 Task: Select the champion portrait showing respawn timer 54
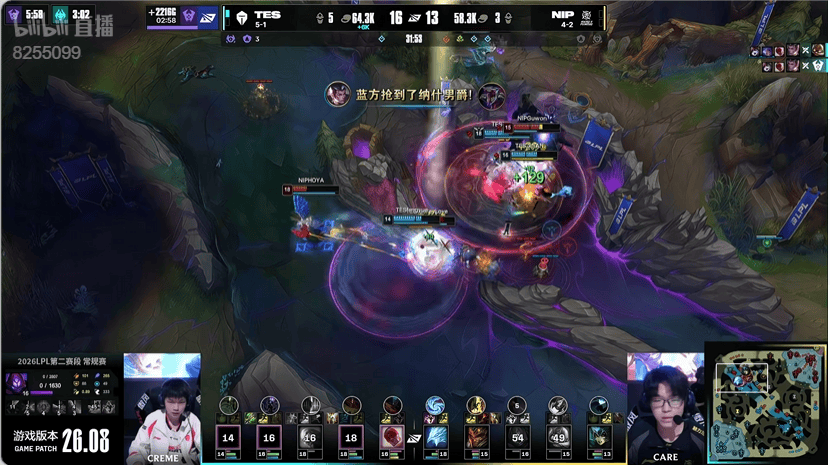point(517,437)
